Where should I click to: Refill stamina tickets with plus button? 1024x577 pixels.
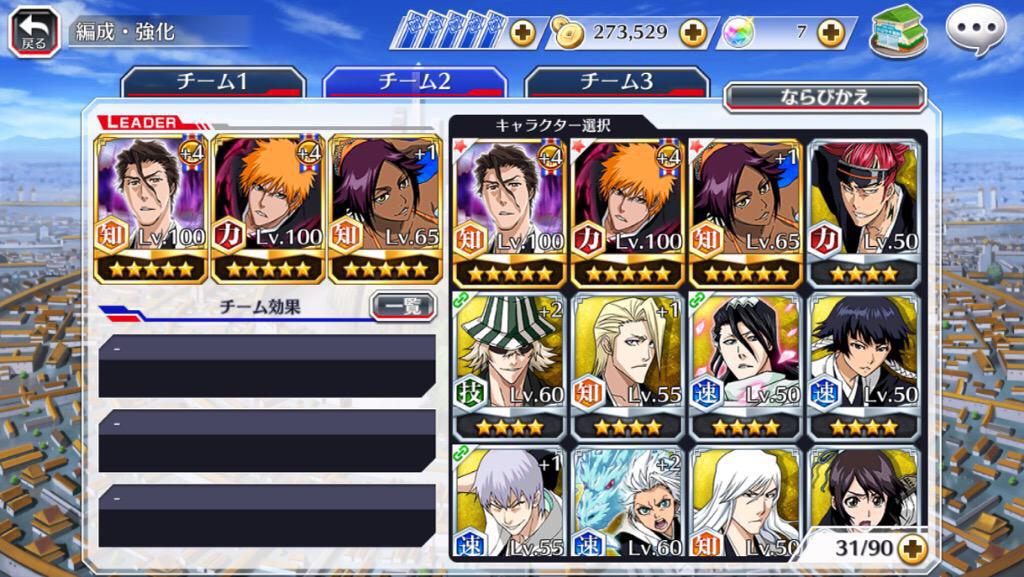pos(522,32)
